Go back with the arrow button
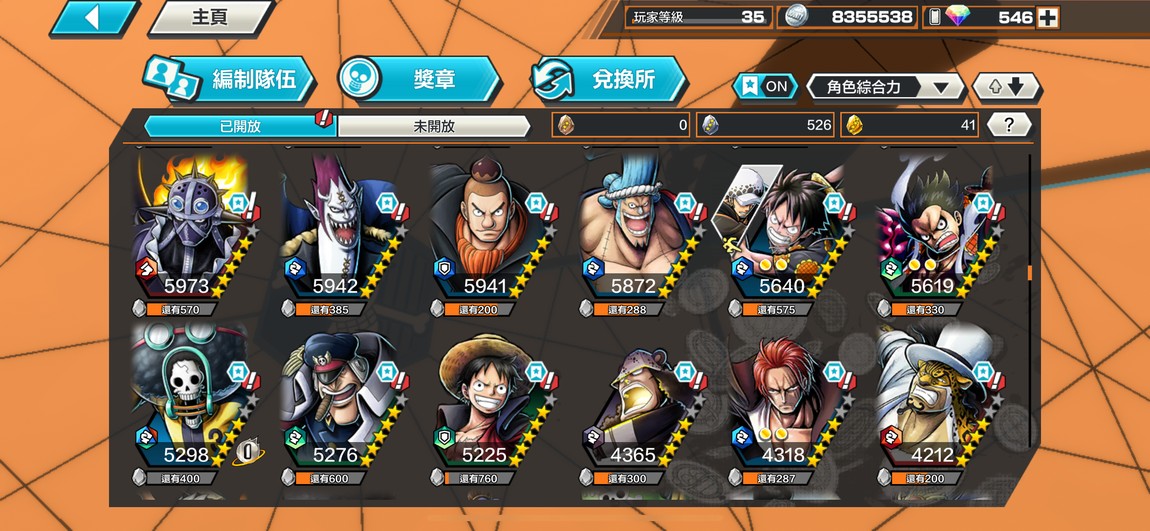 point(93,17)
